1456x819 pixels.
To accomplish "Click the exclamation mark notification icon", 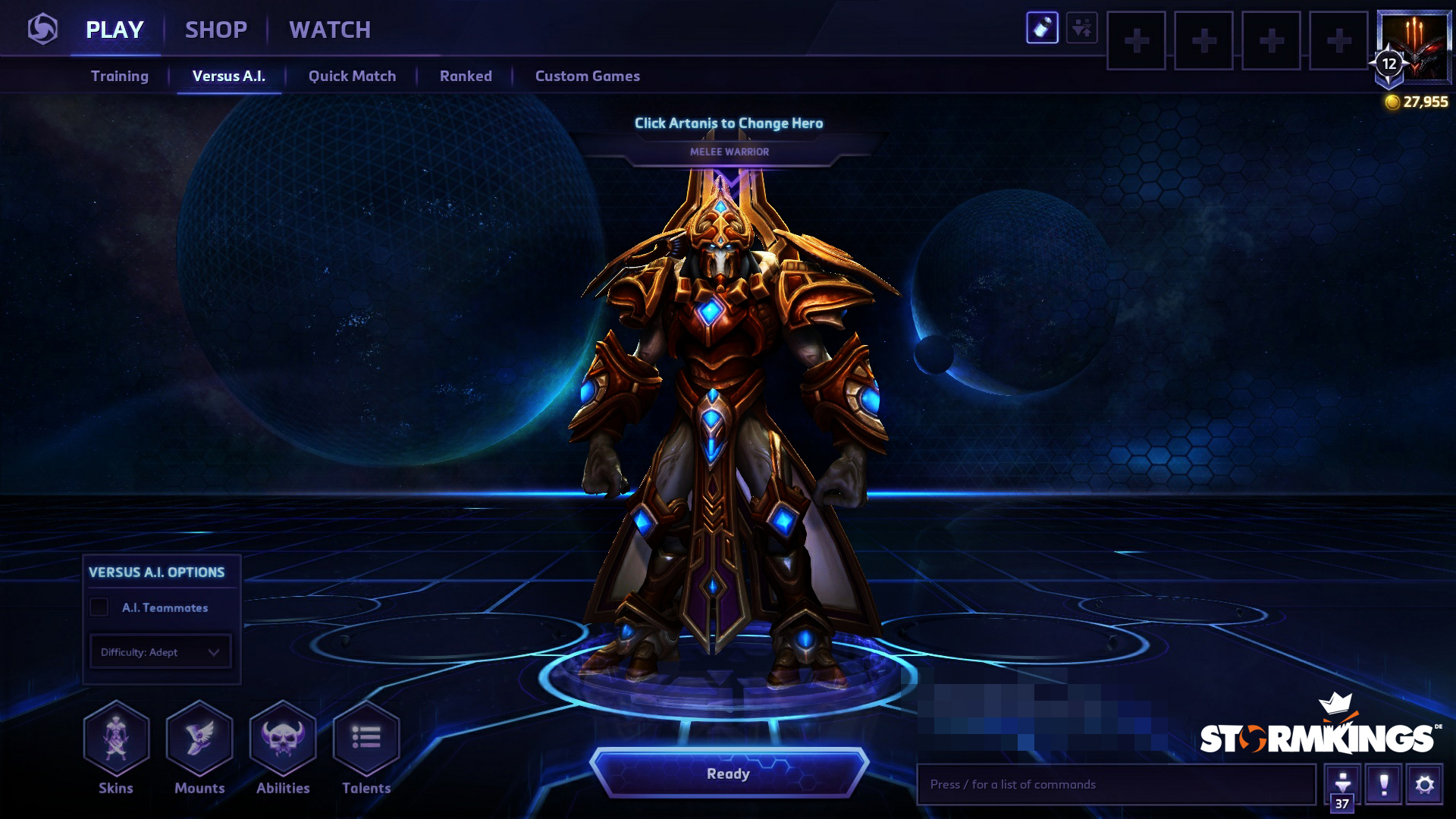I will (1383, 784).
